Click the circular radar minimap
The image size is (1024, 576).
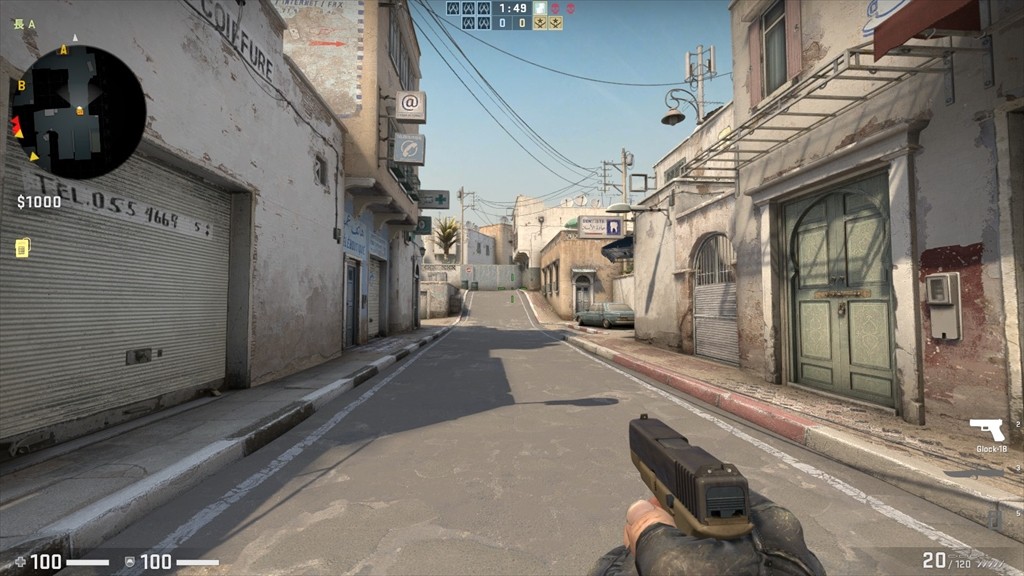tap(79, 112)
